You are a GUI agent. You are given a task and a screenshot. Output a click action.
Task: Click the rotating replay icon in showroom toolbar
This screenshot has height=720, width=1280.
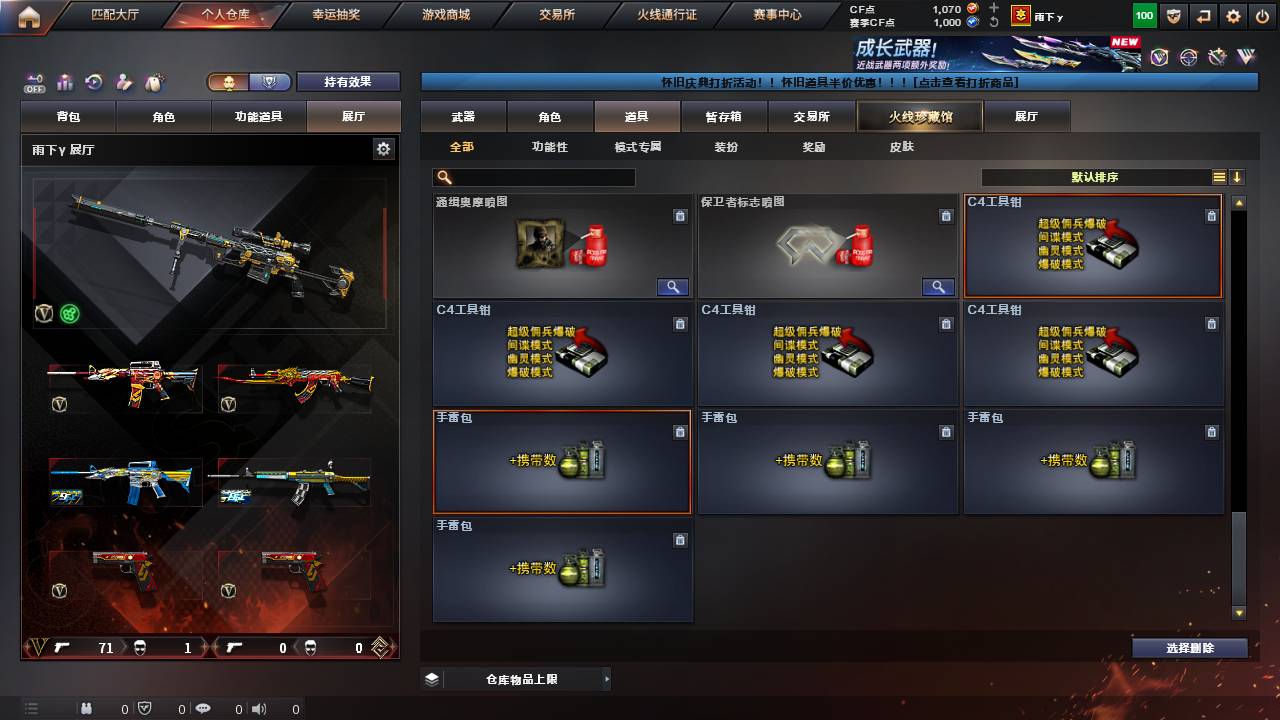[x=93, y=81]
